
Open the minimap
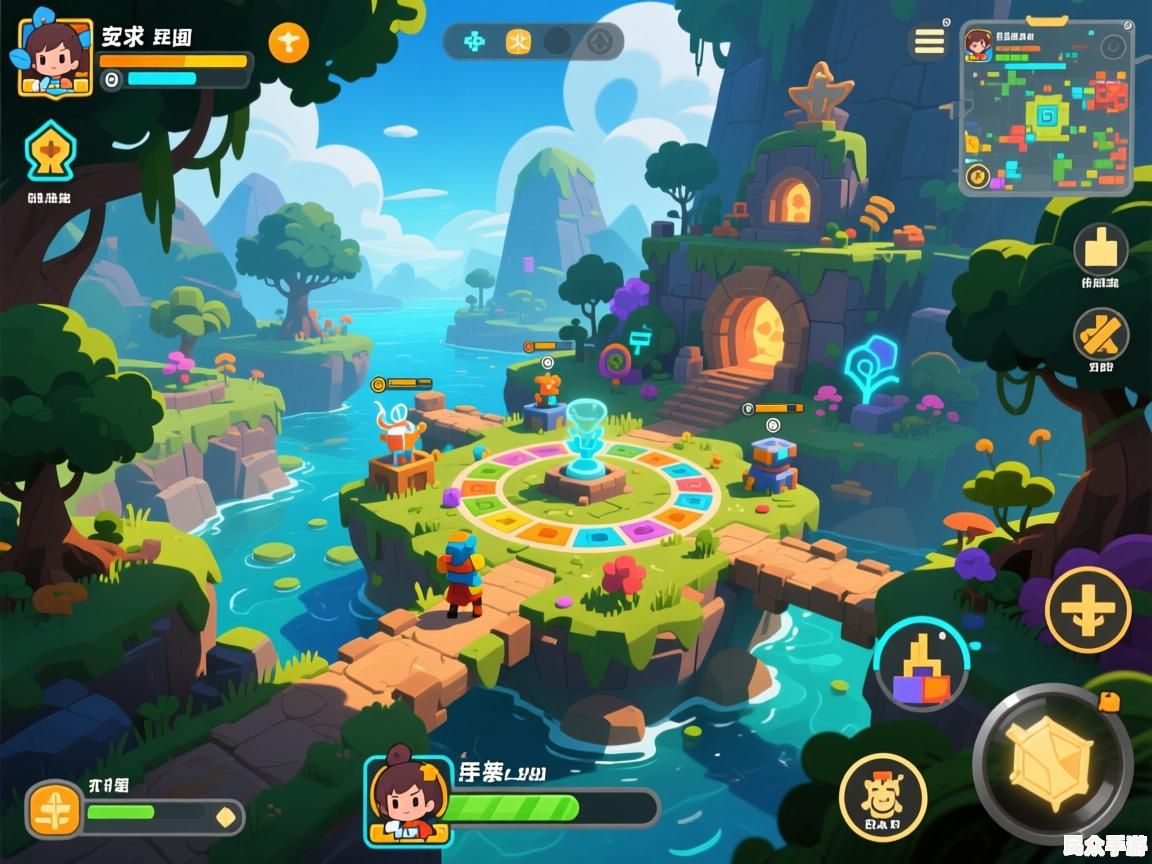point(1046,108)
